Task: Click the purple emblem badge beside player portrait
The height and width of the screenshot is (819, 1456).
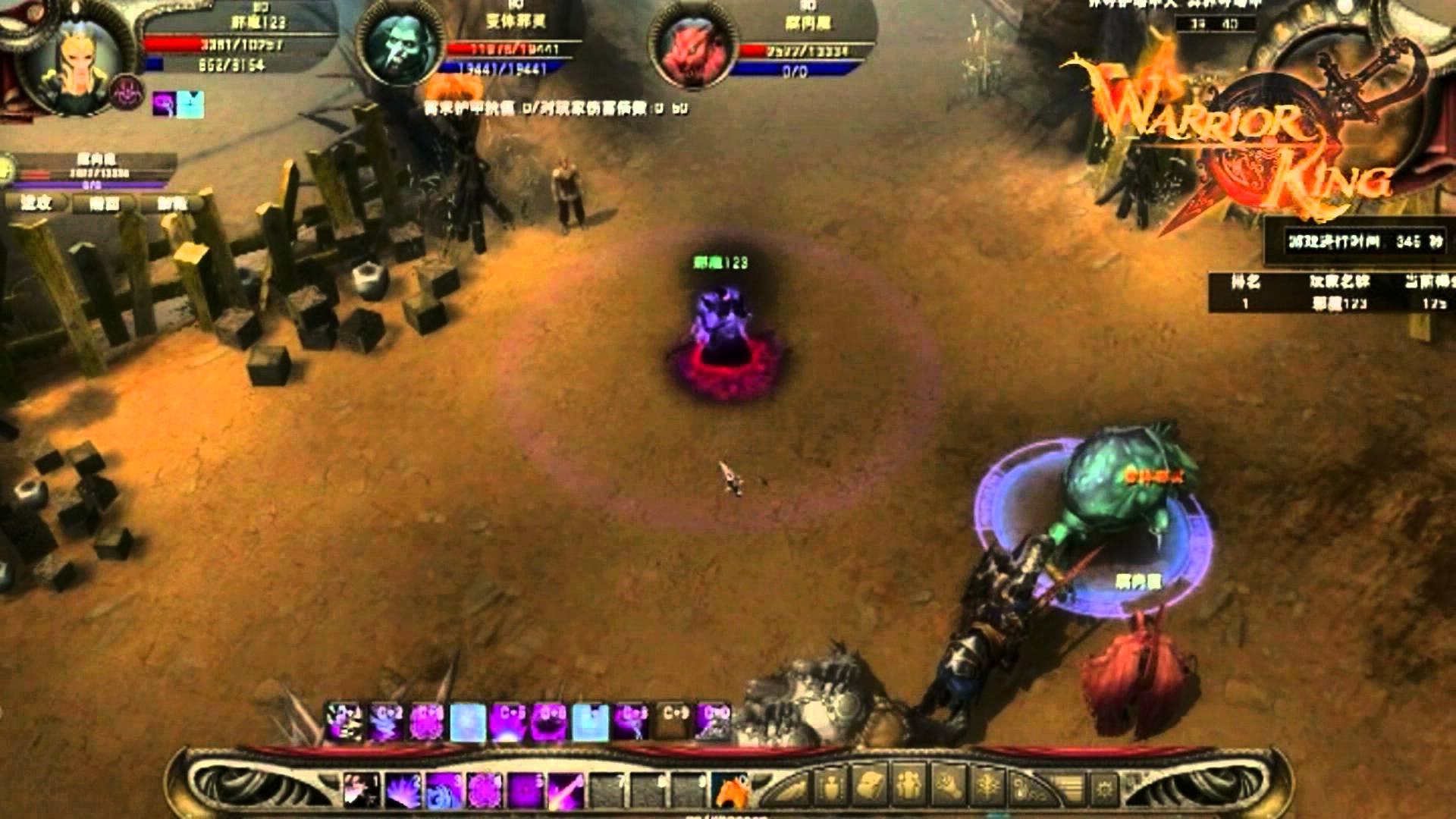Action: [x=126, y=92]
